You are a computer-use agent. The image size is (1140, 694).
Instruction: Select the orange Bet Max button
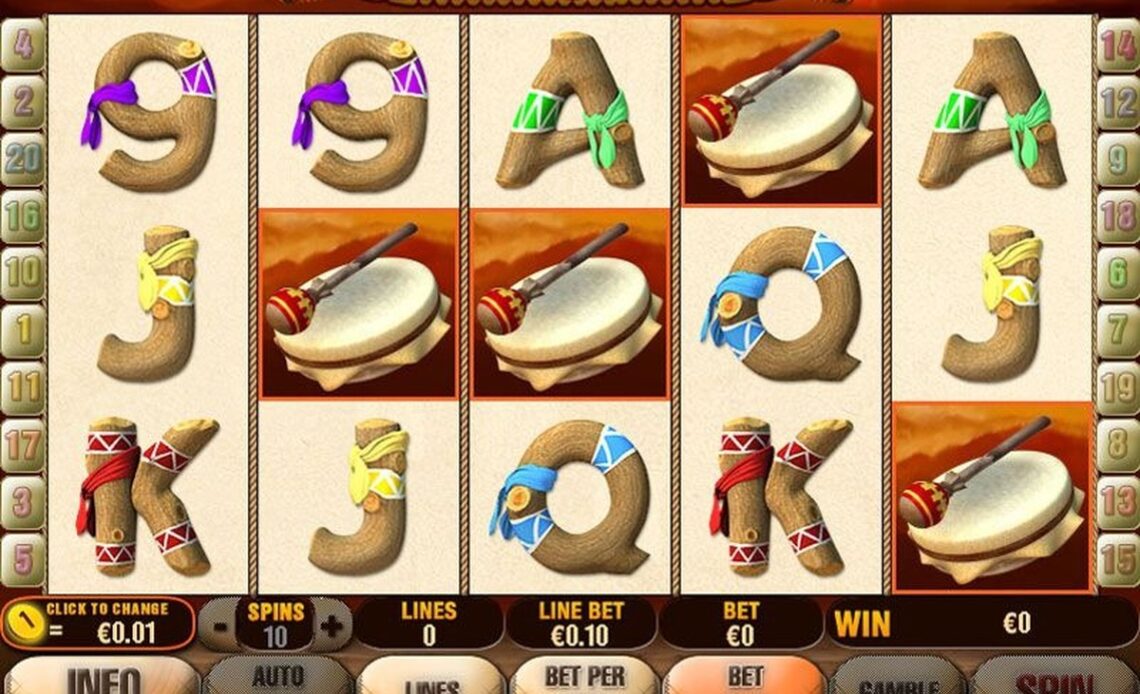click(x=744, y=677)
